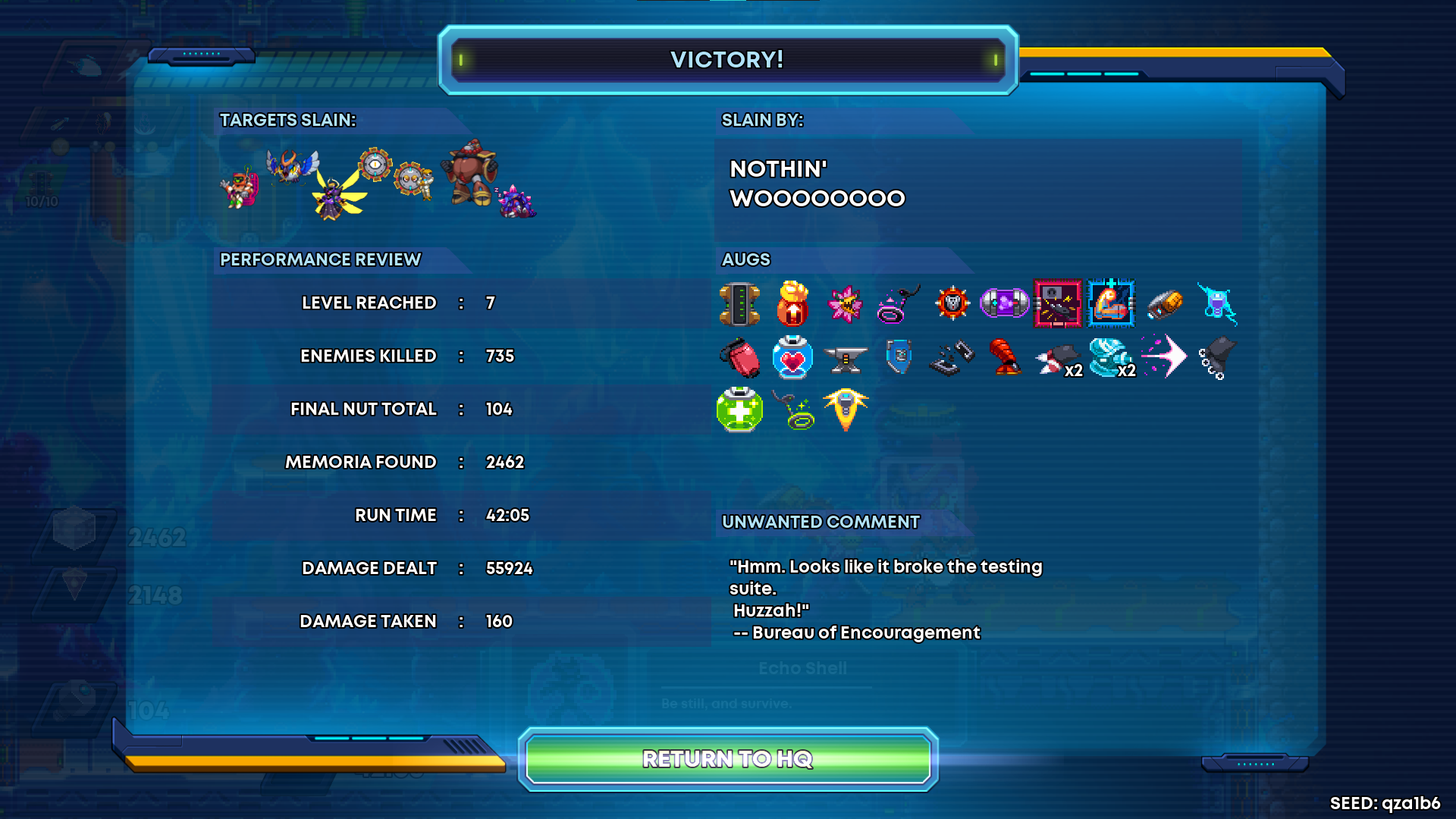Select the purple capsule aug icon

(x=1004, y=304)
